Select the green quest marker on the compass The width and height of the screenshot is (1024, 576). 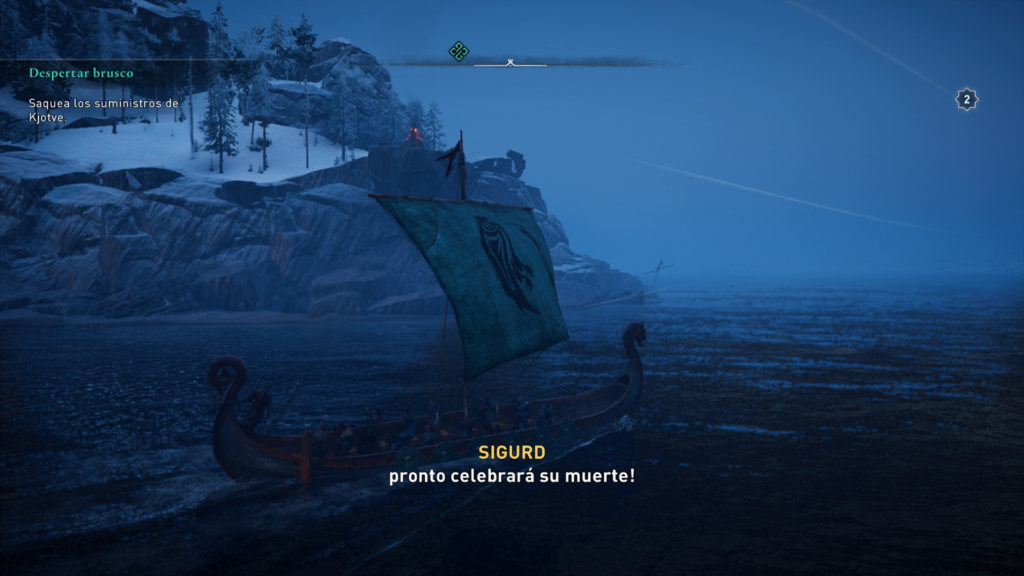click(x=459, y=51)
